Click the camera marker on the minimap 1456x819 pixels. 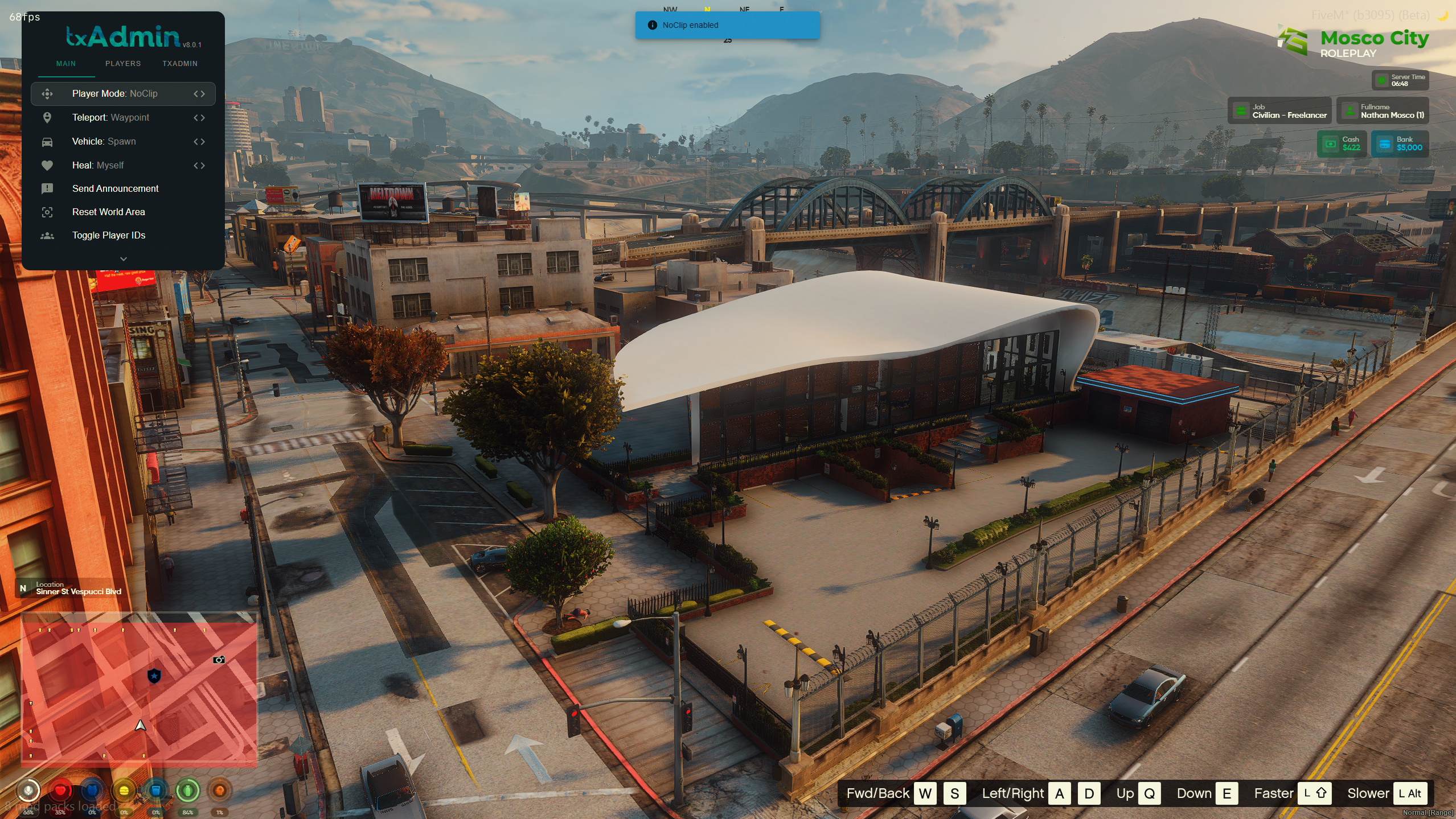[x=219, y=660]
